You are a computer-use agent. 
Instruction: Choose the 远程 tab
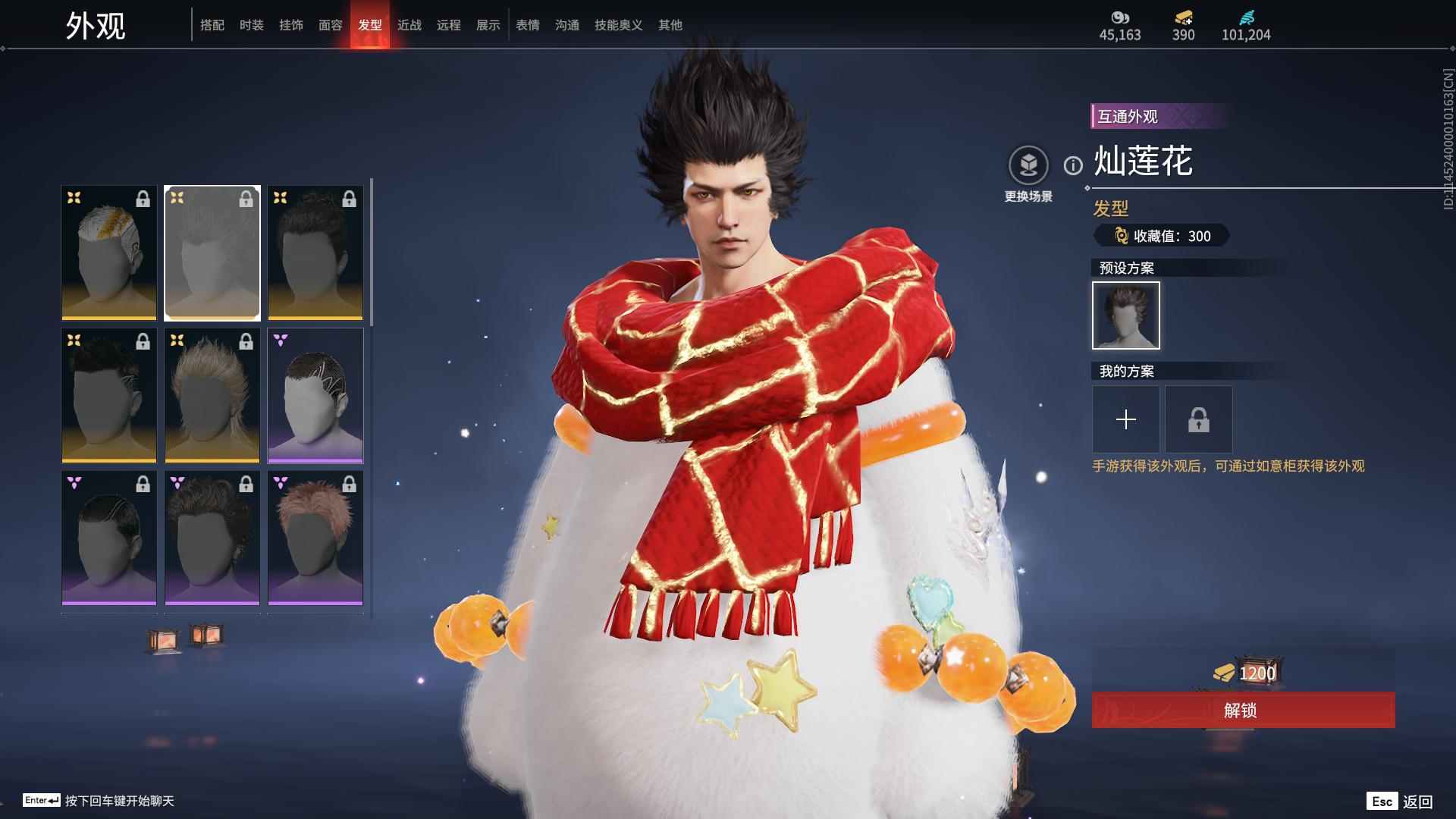(449, 25)
